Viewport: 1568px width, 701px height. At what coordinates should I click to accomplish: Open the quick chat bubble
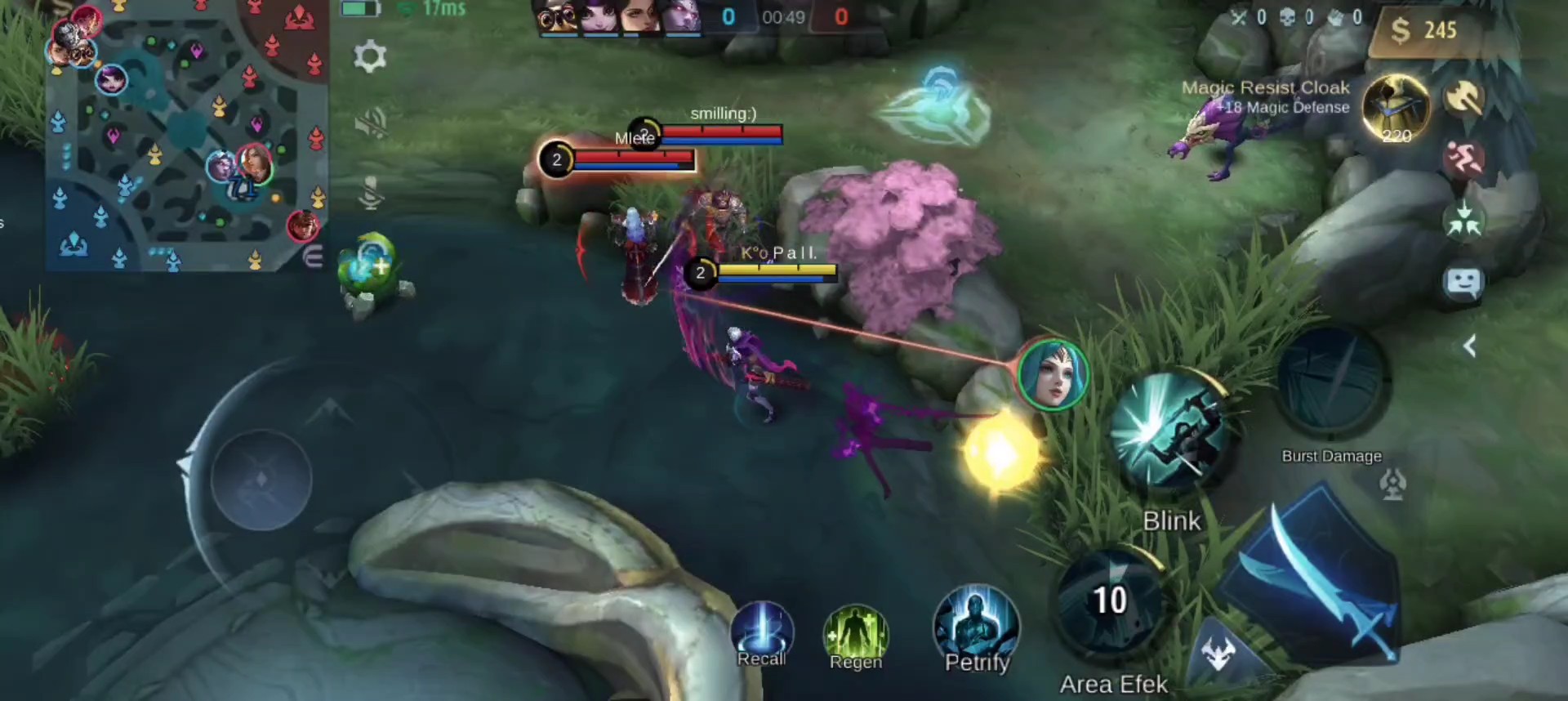click(1463, 283)
